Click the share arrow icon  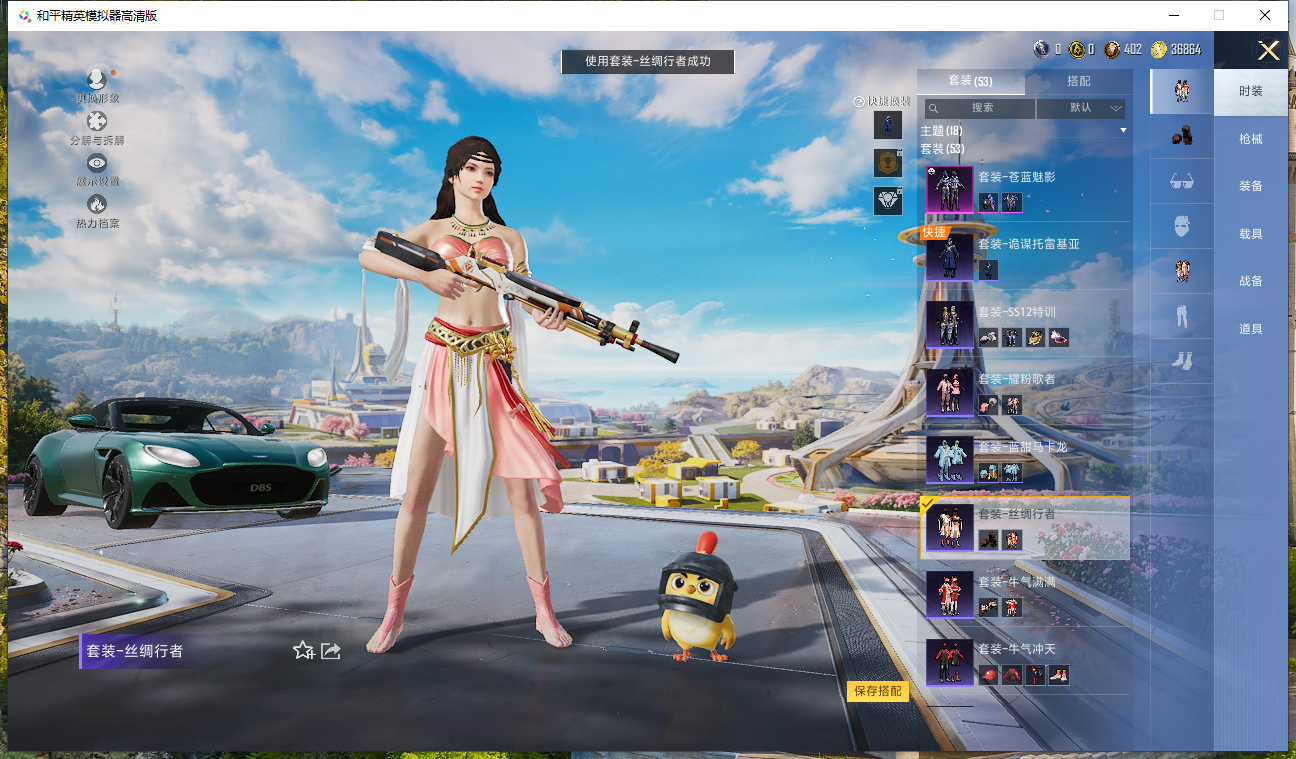click(331, 651)
